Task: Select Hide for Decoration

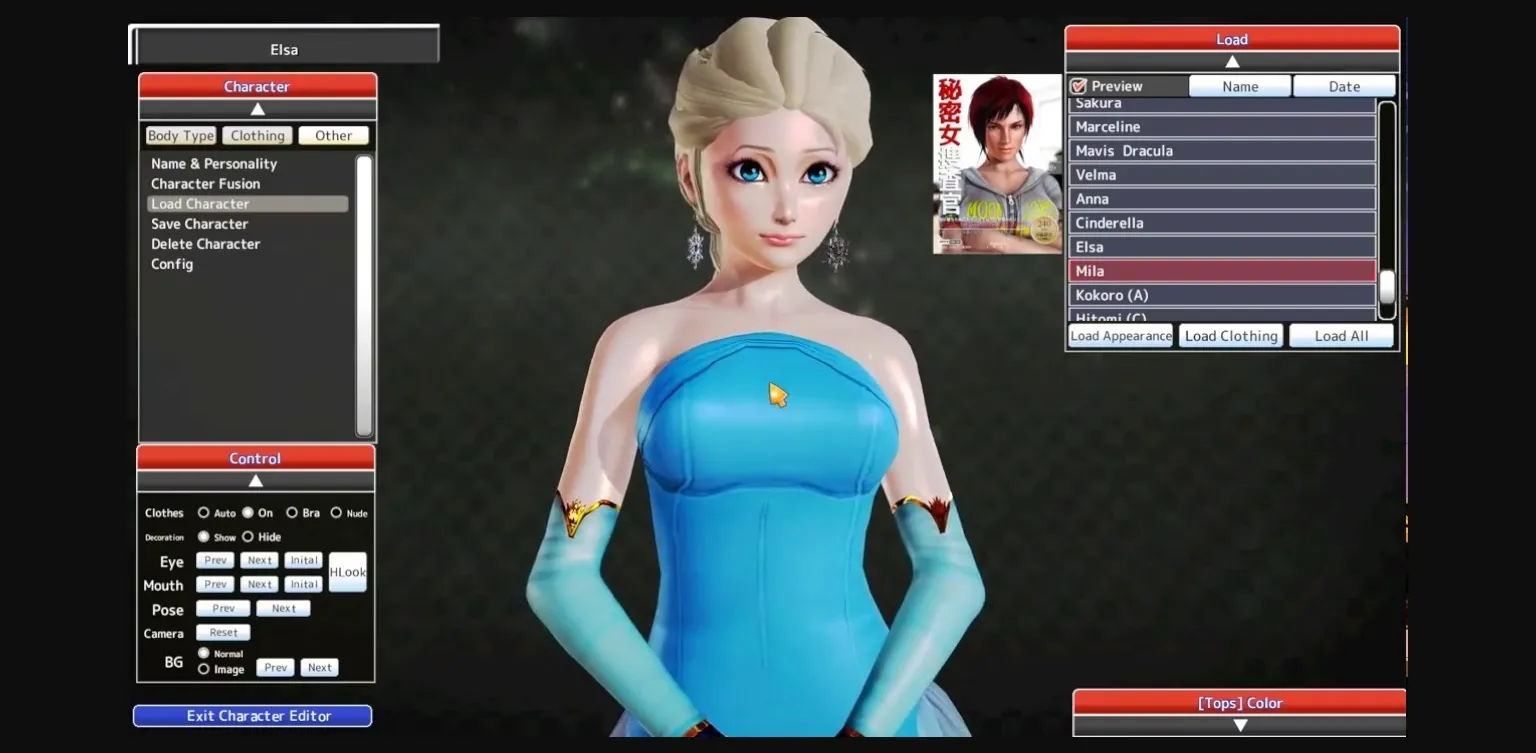Action: point(248,536)
